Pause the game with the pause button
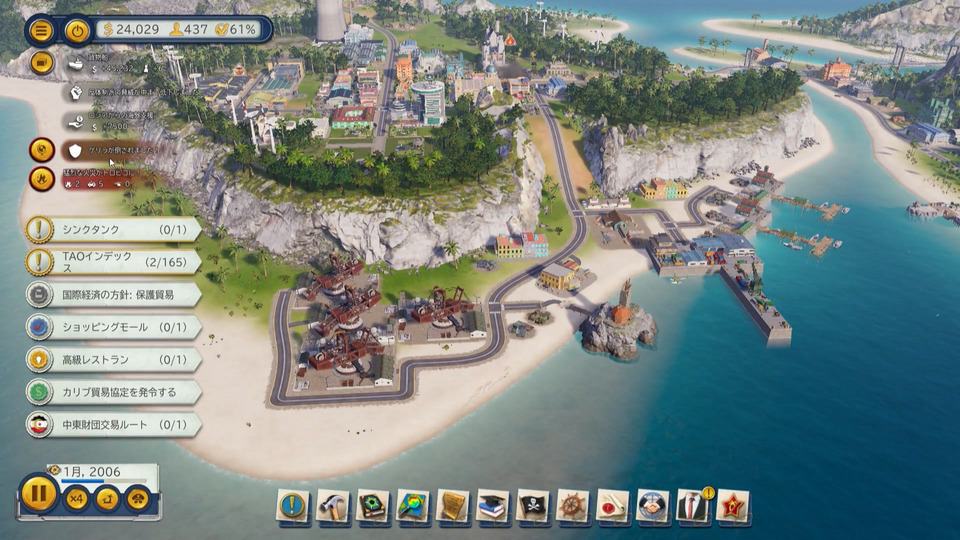The height and width of the screenshot is (540, 960). 39,494
